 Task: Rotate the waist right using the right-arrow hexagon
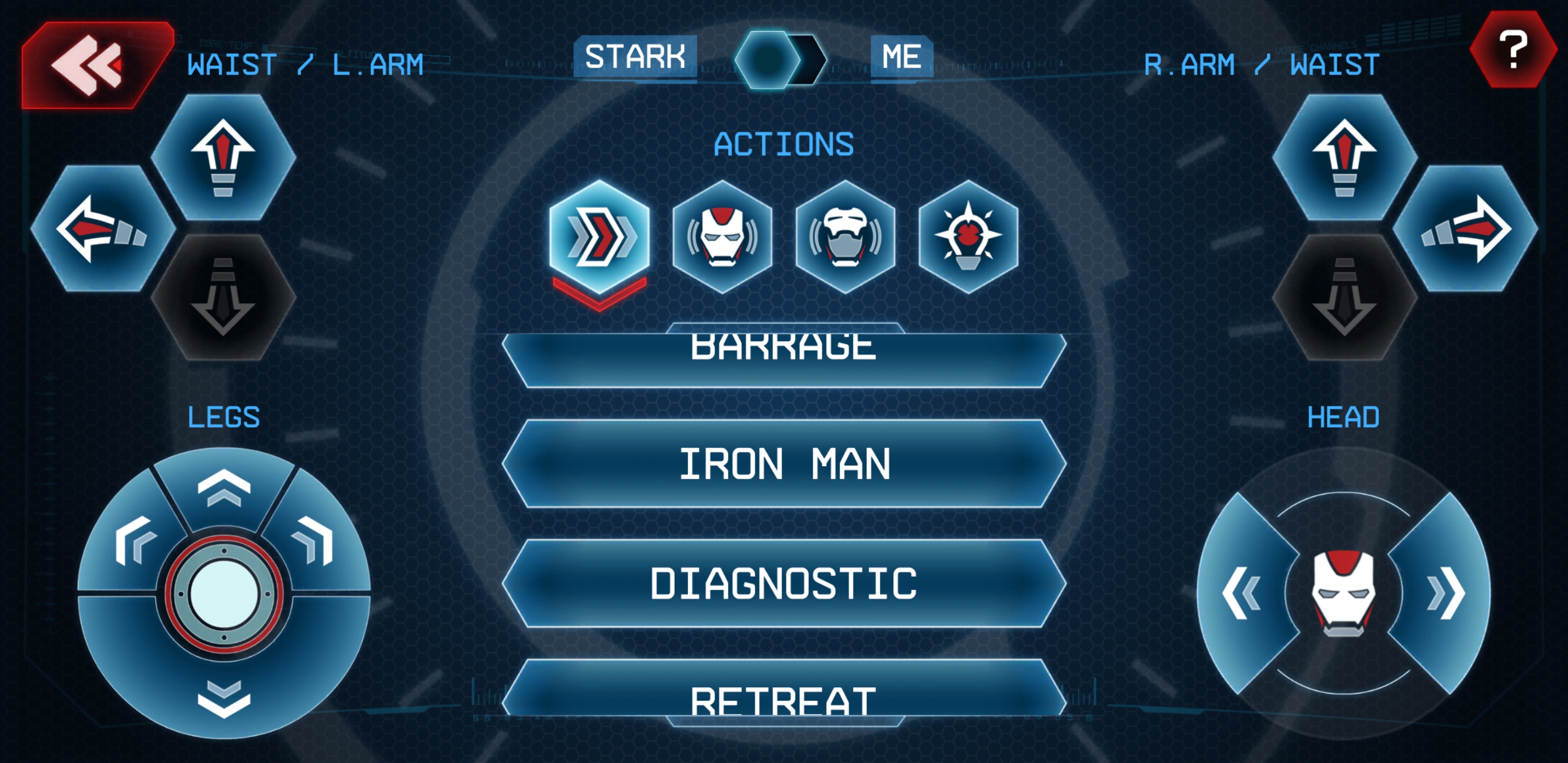tap(1465, 228)
